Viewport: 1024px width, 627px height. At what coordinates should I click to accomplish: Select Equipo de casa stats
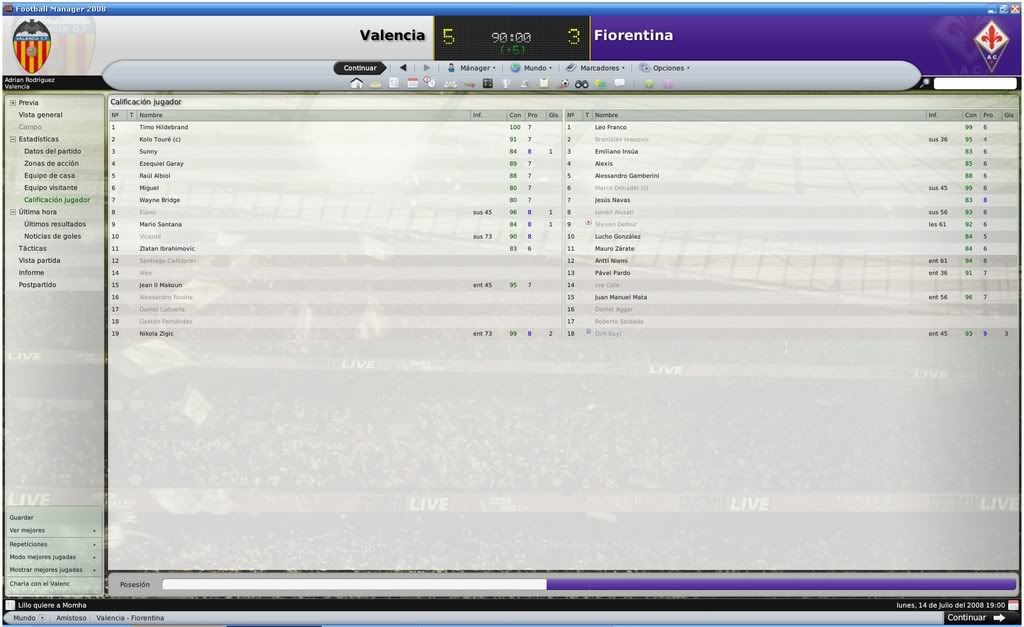tap(49, 175)
